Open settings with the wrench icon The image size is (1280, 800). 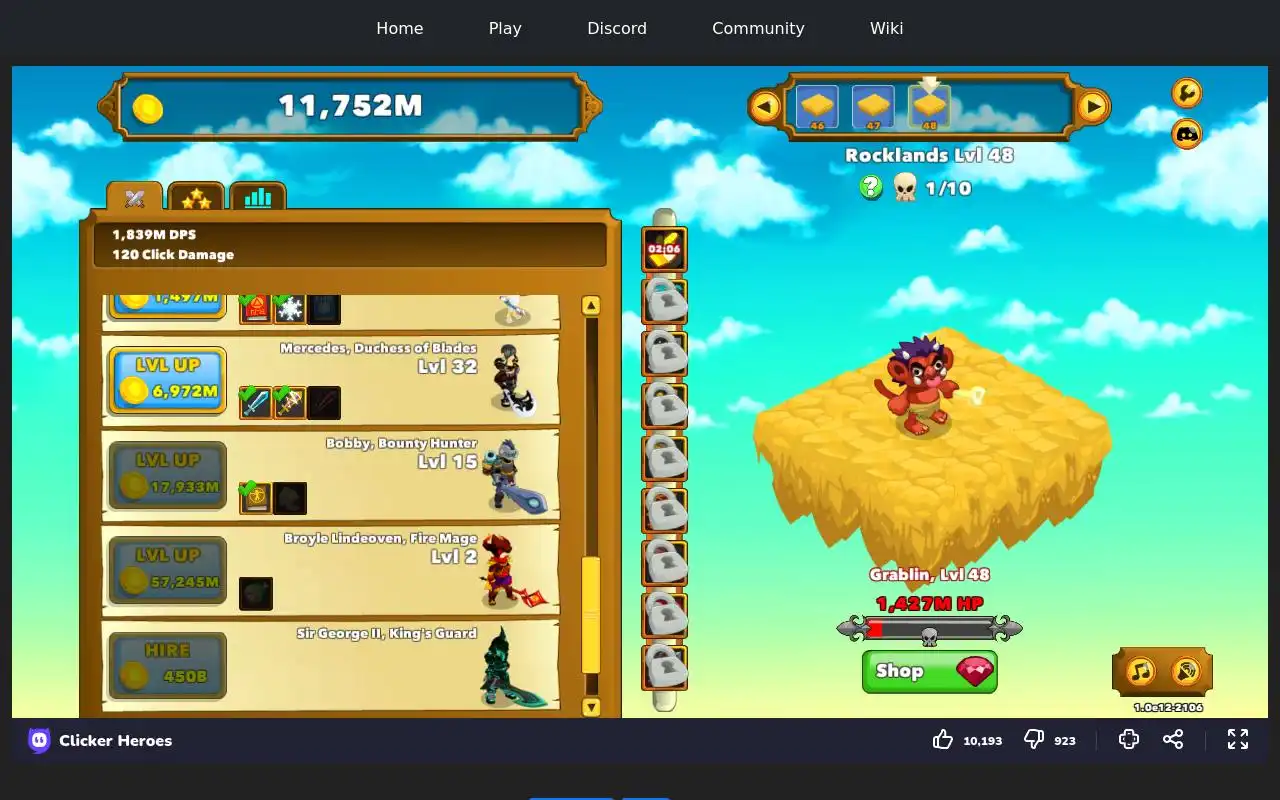coord(1186,93)
